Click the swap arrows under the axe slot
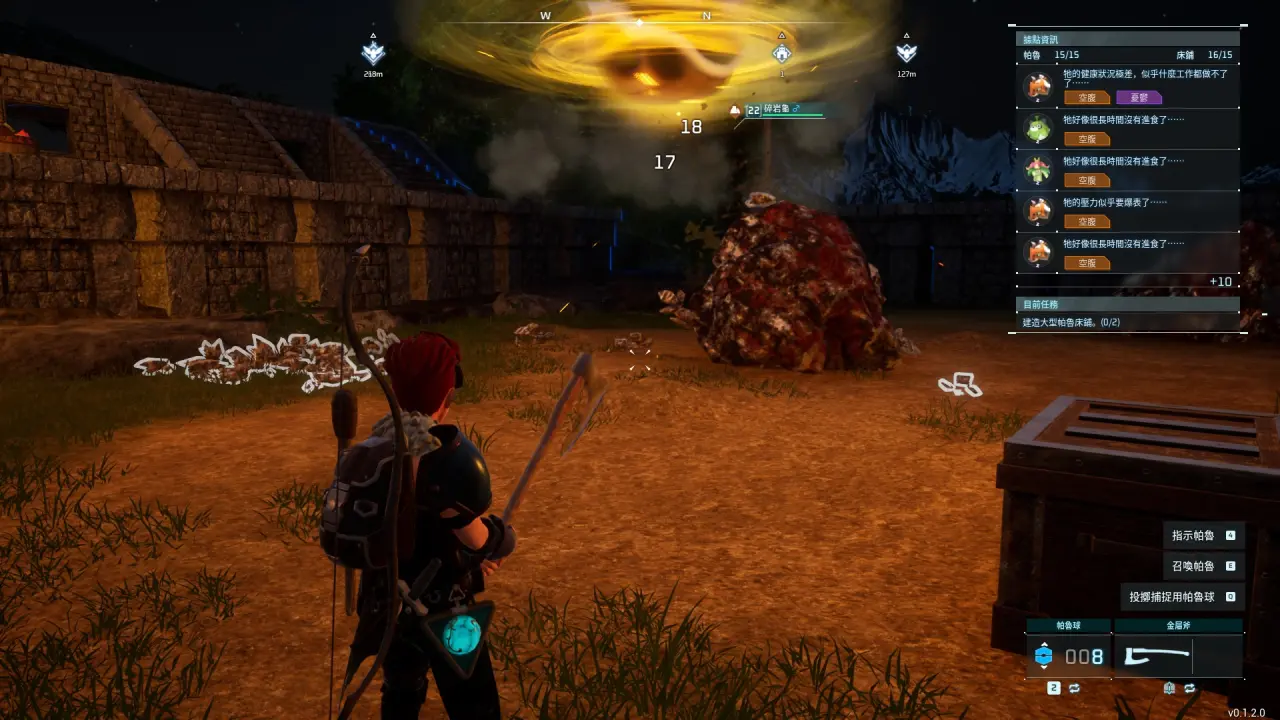This screenshot has width=1280, height=720. tap(1190, 688)
